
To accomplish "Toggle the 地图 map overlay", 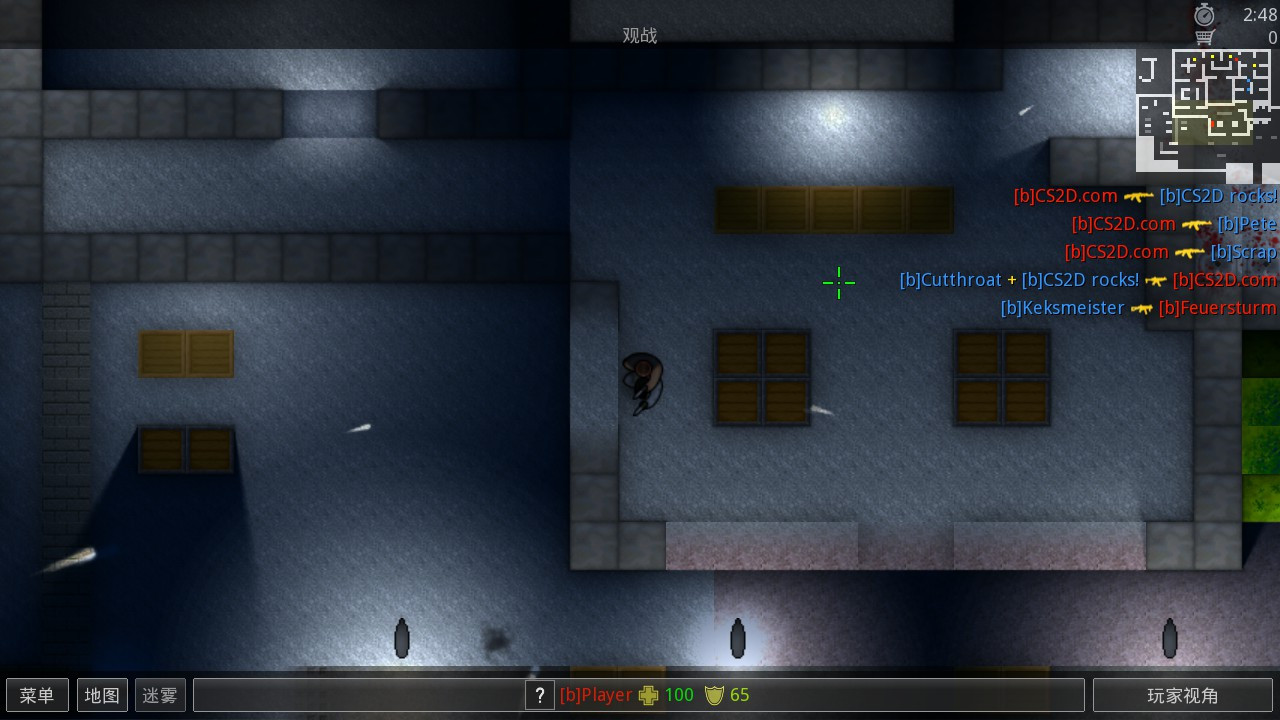I will [x=101, y=694].
